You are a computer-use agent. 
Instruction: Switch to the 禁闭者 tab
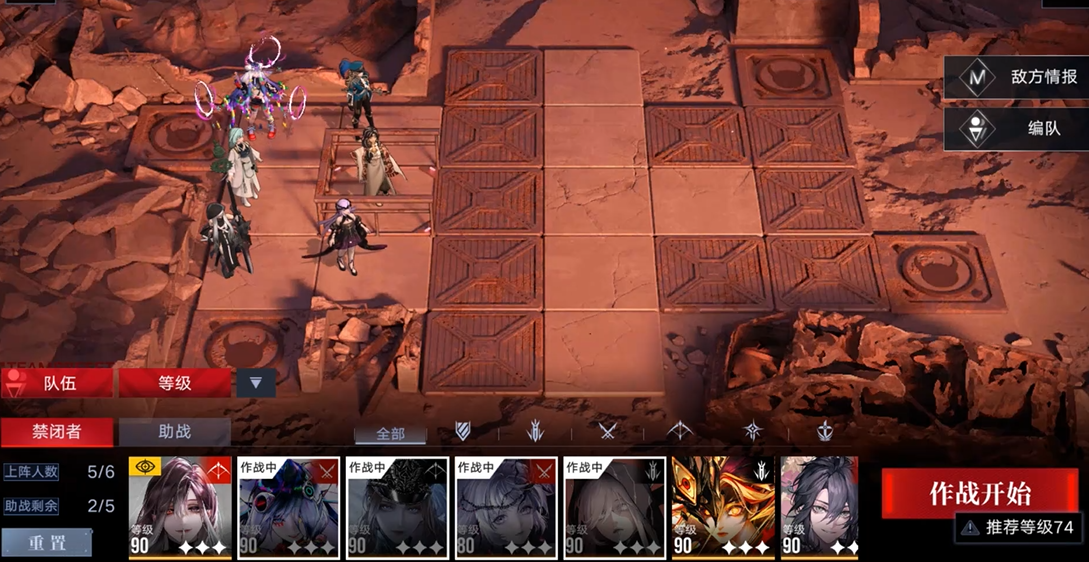click(56, 432)
